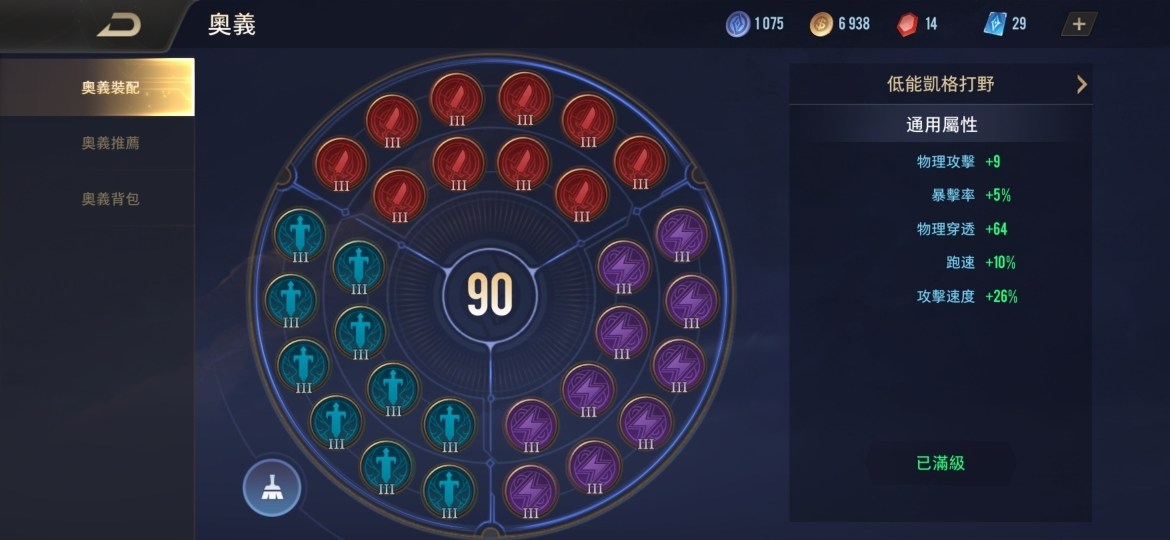This screenshot has width=1170, height=540.
Task: Clear runes with the broom button
Action: [272, 487]
